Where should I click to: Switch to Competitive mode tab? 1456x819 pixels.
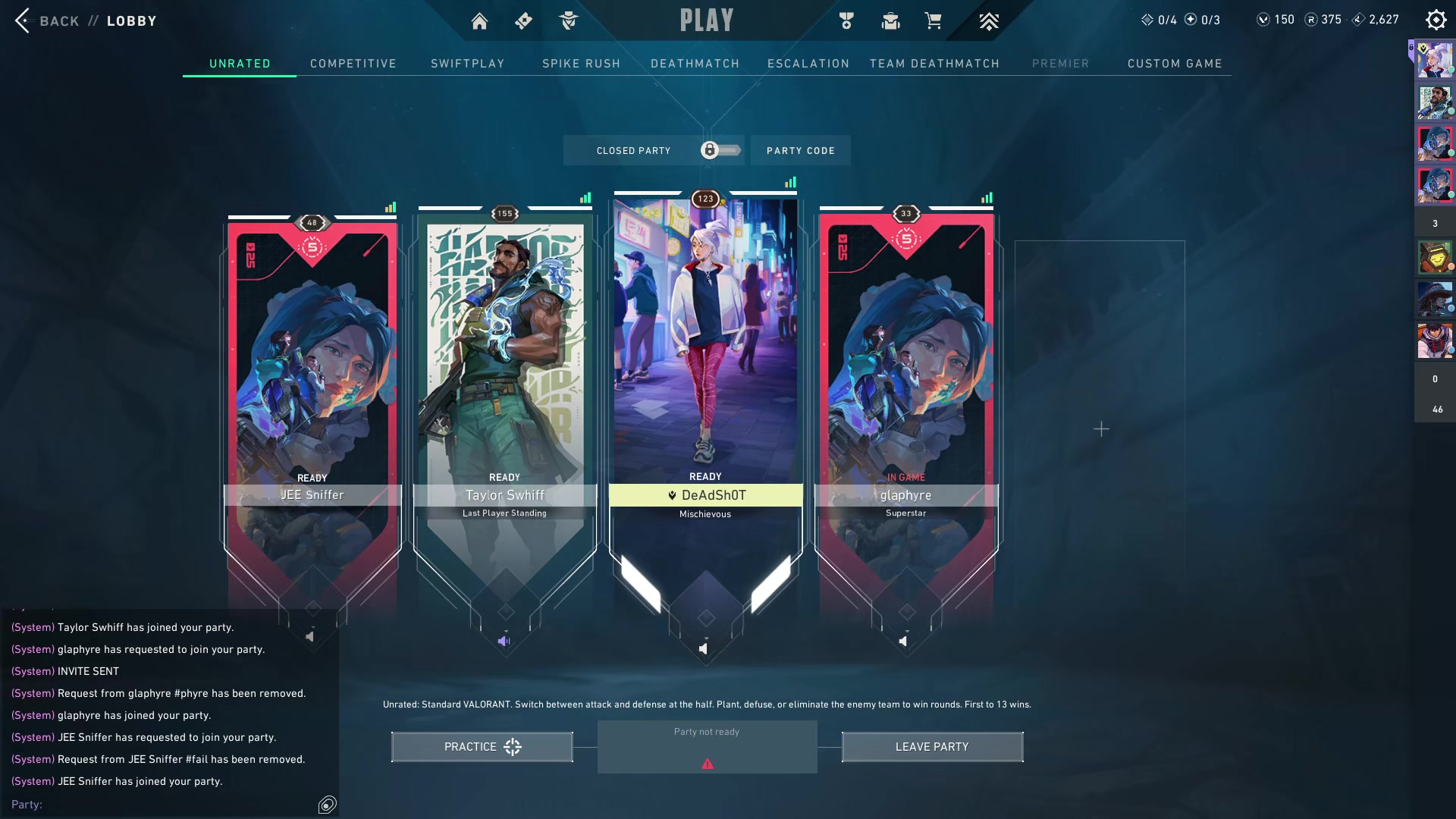pos(353,64)
